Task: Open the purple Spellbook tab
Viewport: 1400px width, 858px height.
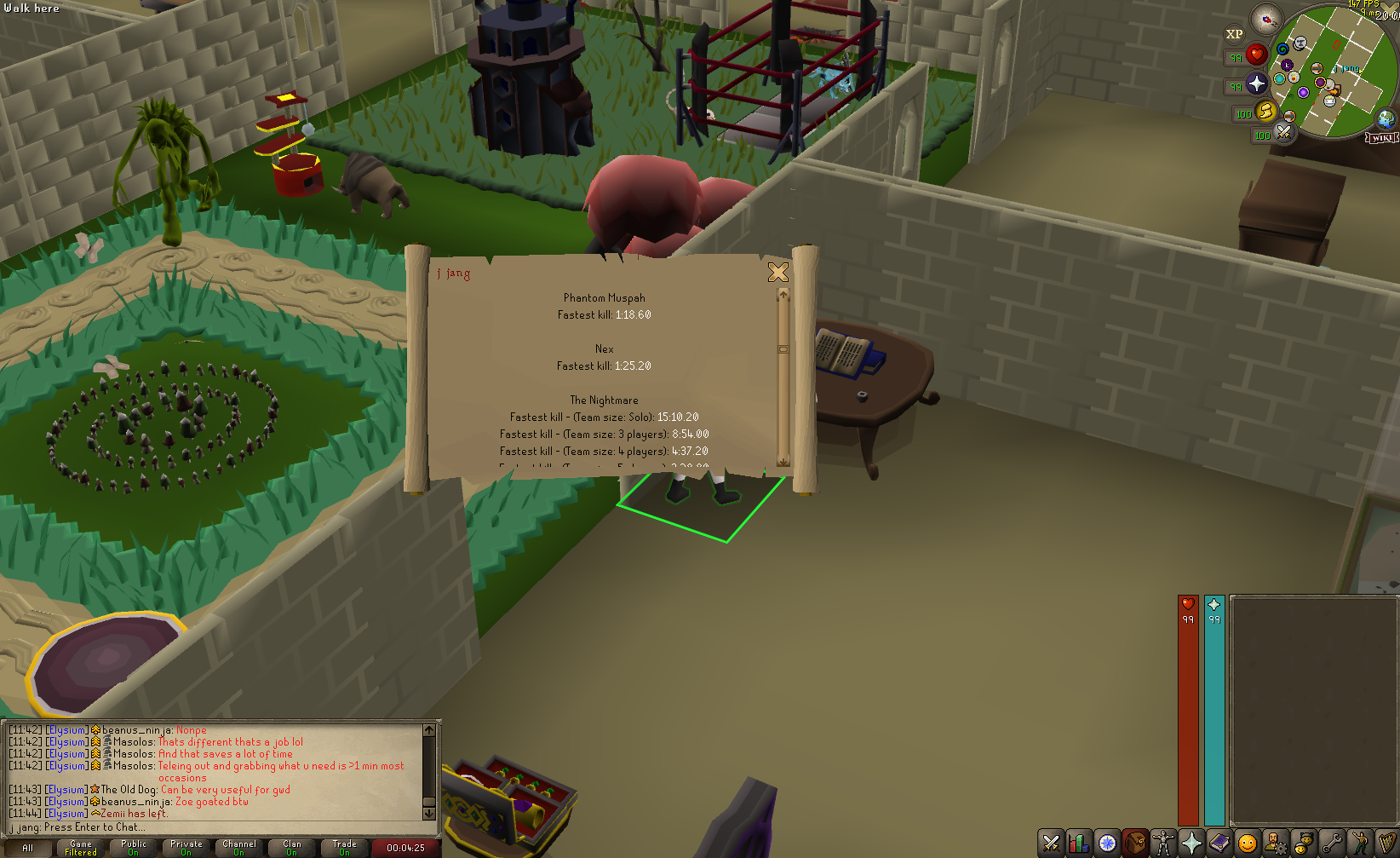Action: pyautogui.click(x=1219, y=843)
